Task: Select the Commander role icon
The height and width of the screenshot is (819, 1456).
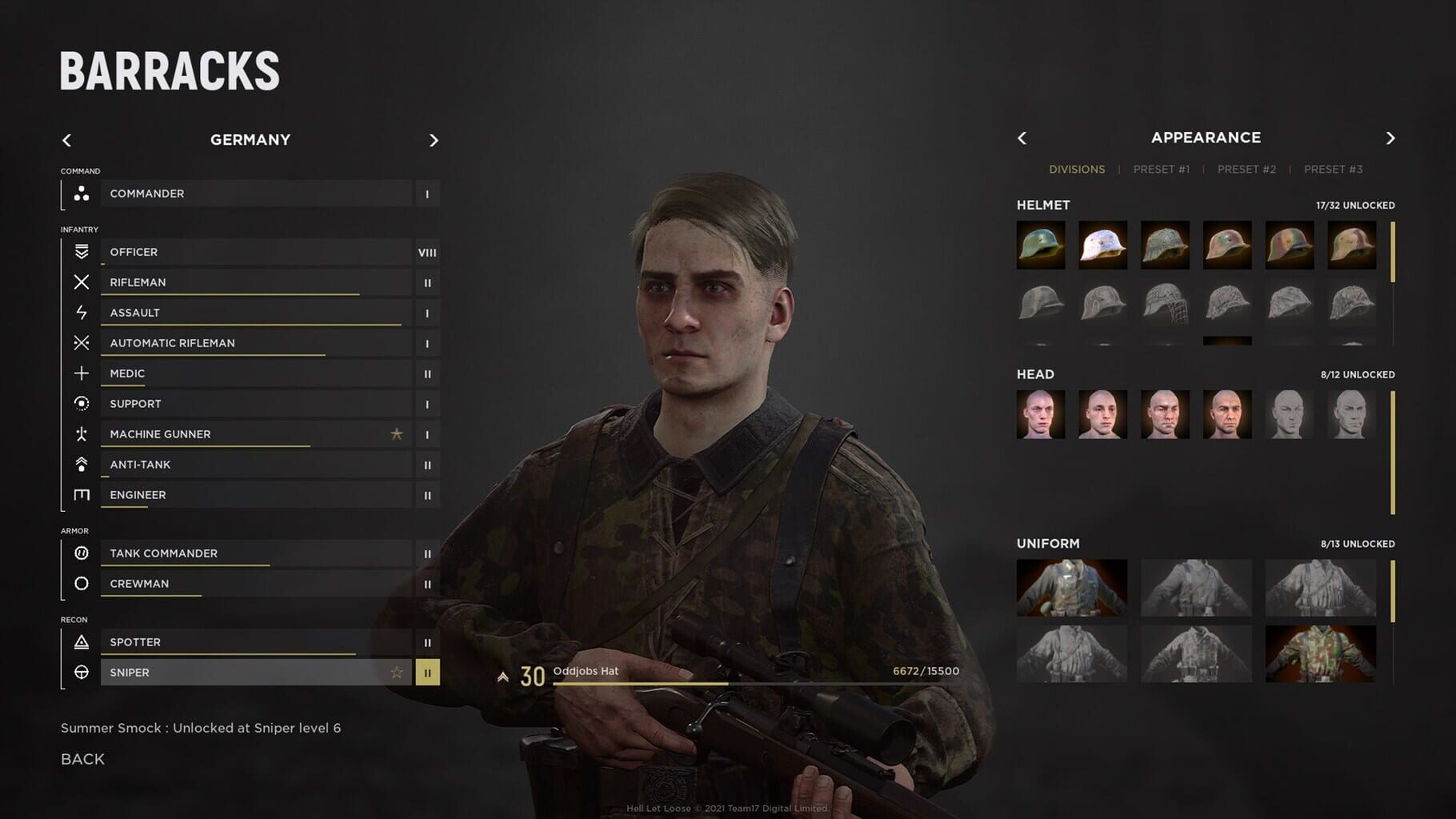Action: (x=80, y=194)
